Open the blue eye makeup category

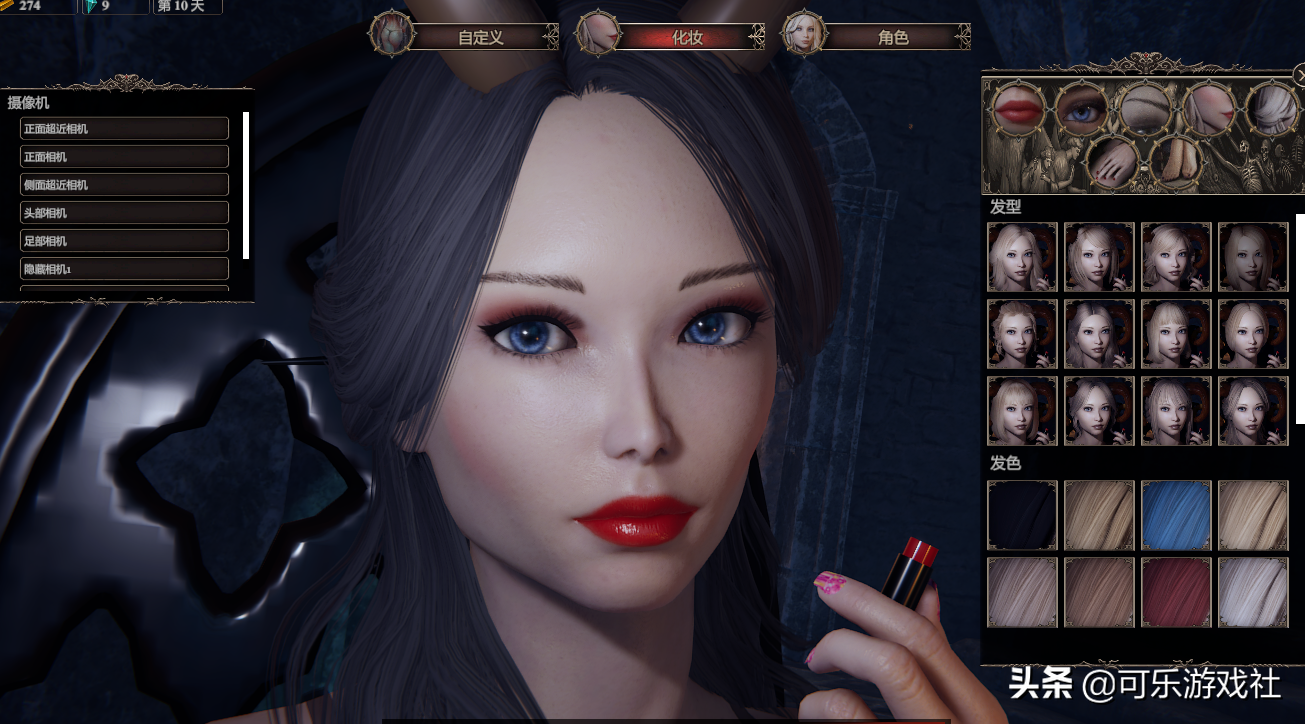click(x=1083, y=110)
